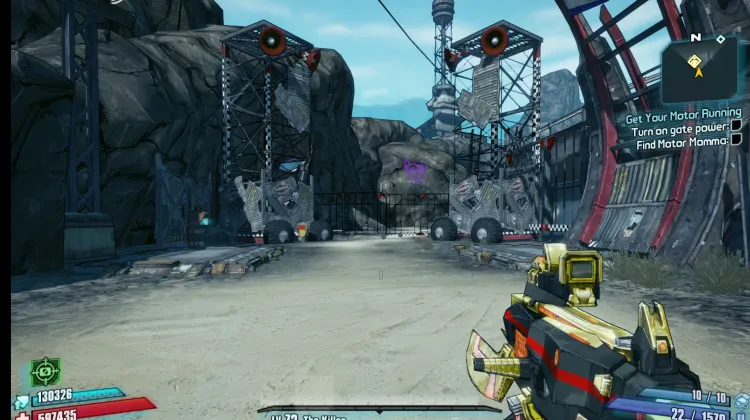750x420 pixels.
Task: Tick the Turn on gate power checkbox
Action: (x=736, y=126)
